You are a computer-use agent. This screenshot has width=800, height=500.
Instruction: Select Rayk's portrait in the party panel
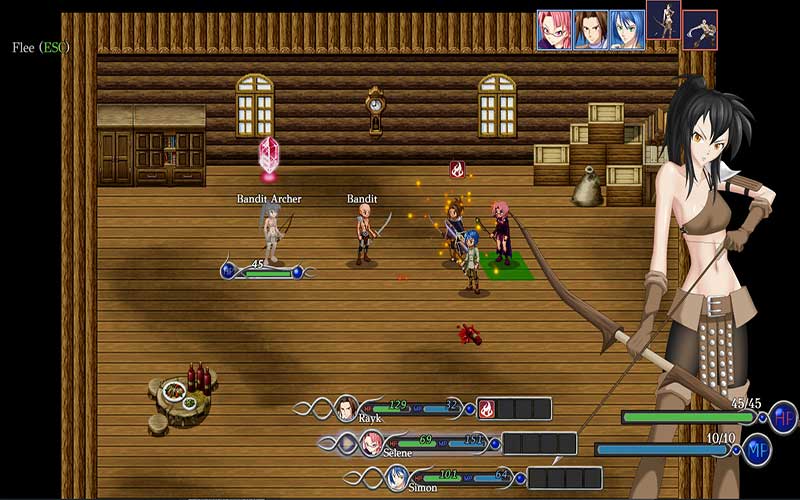pos(346,407)
